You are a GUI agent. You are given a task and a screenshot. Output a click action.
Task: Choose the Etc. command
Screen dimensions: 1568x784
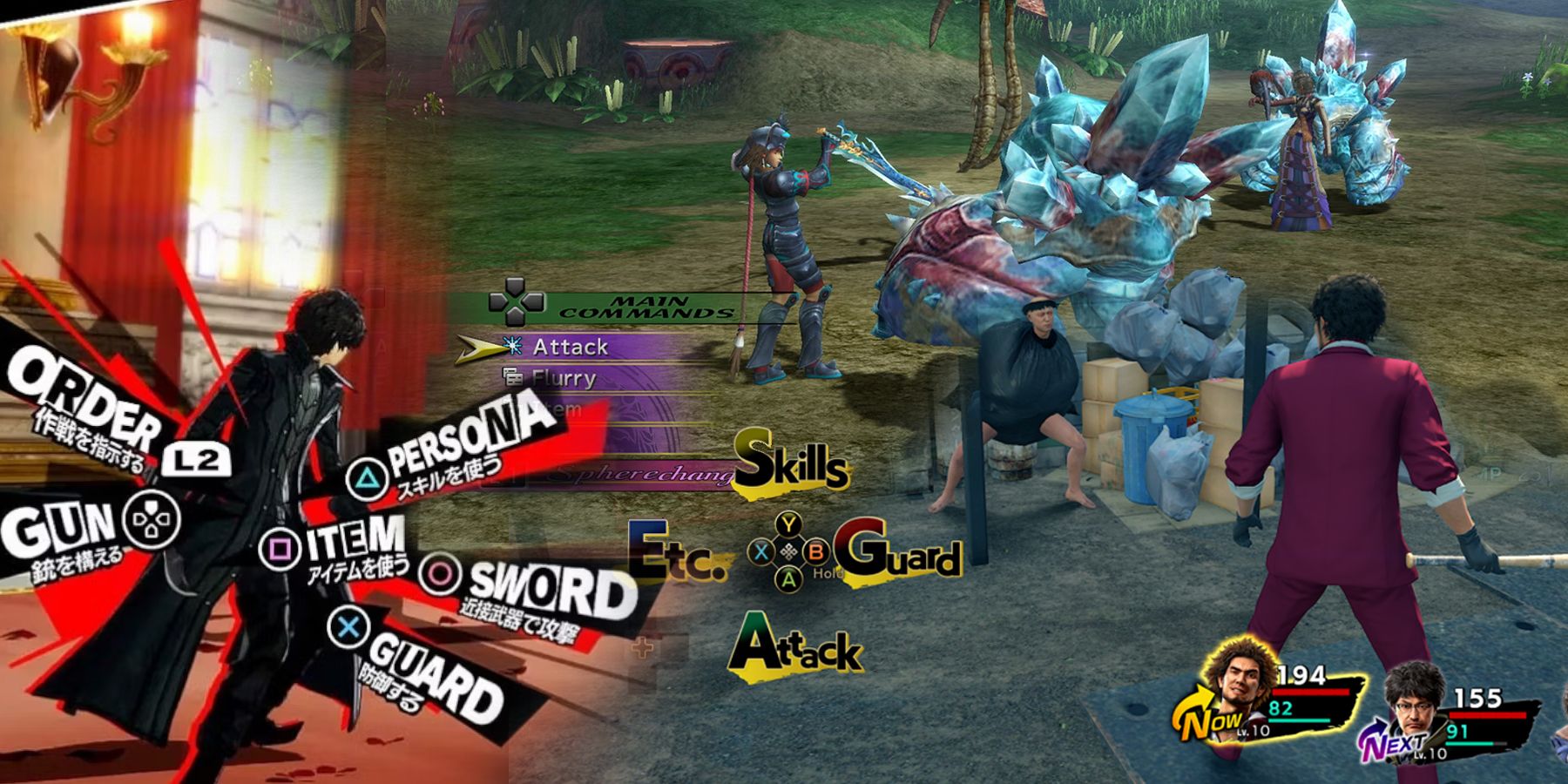[675, 552]
